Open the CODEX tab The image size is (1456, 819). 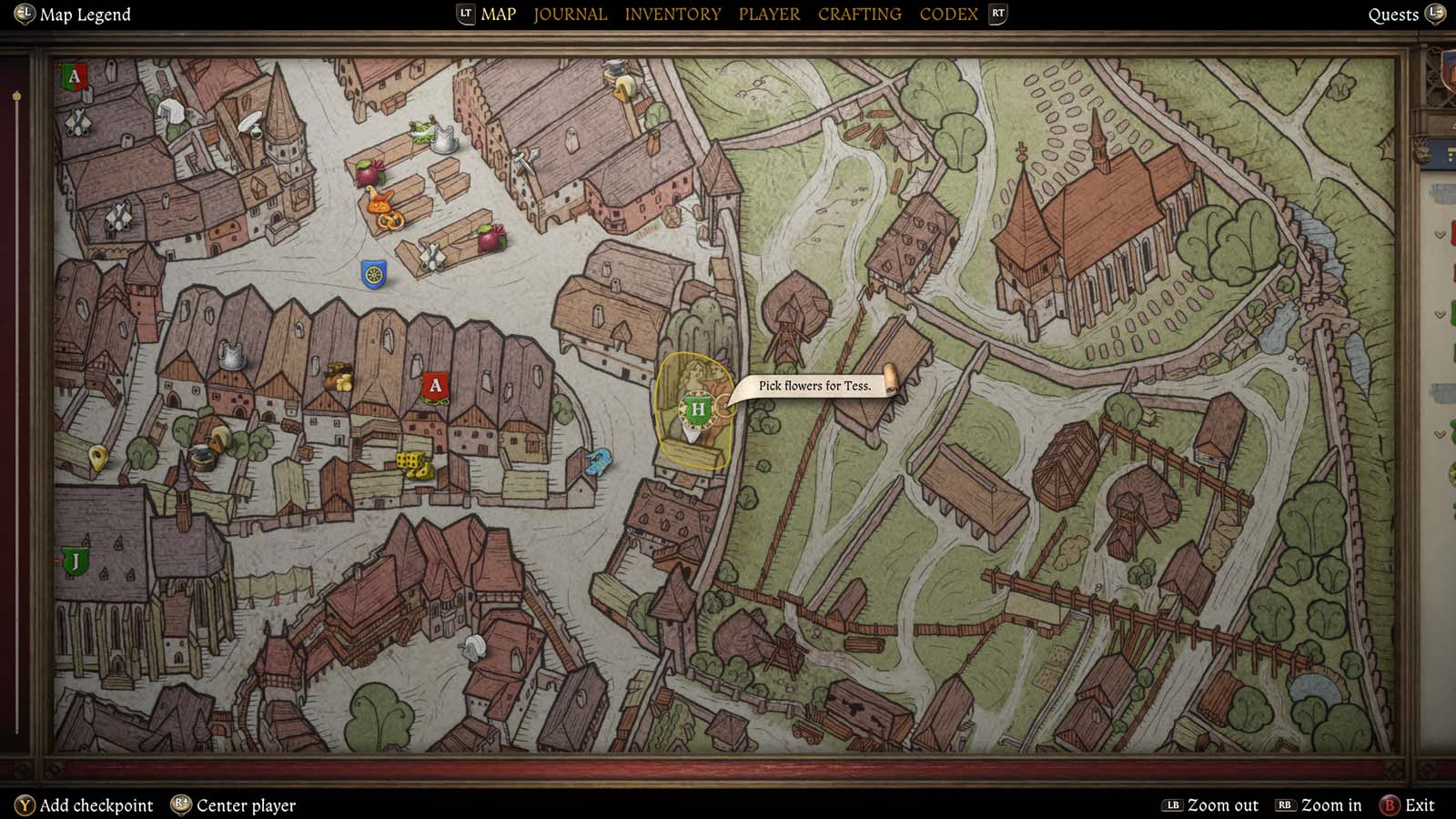[x=948, y=14]
